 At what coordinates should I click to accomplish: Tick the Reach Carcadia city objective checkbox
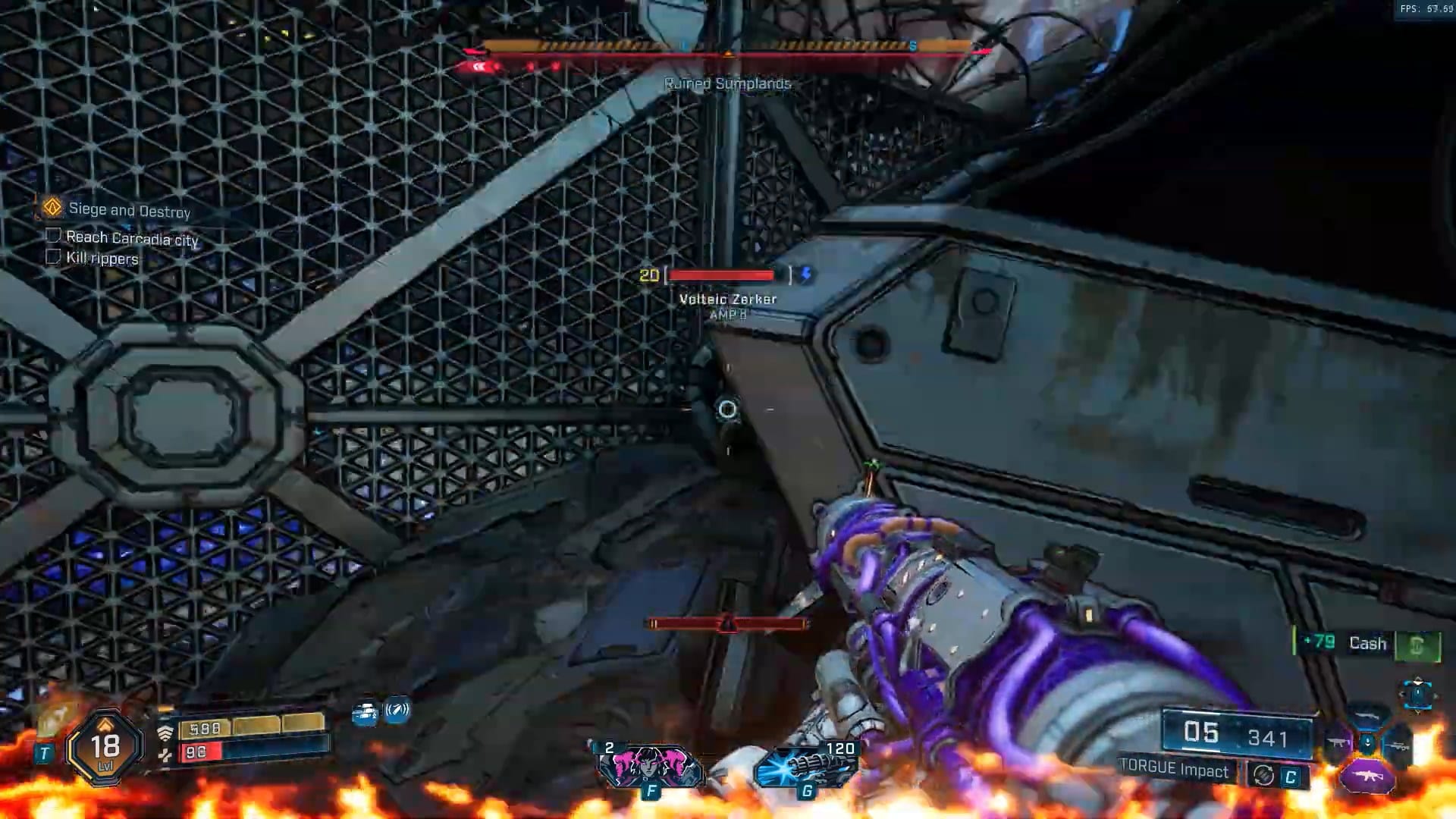[x=53, y=236]
